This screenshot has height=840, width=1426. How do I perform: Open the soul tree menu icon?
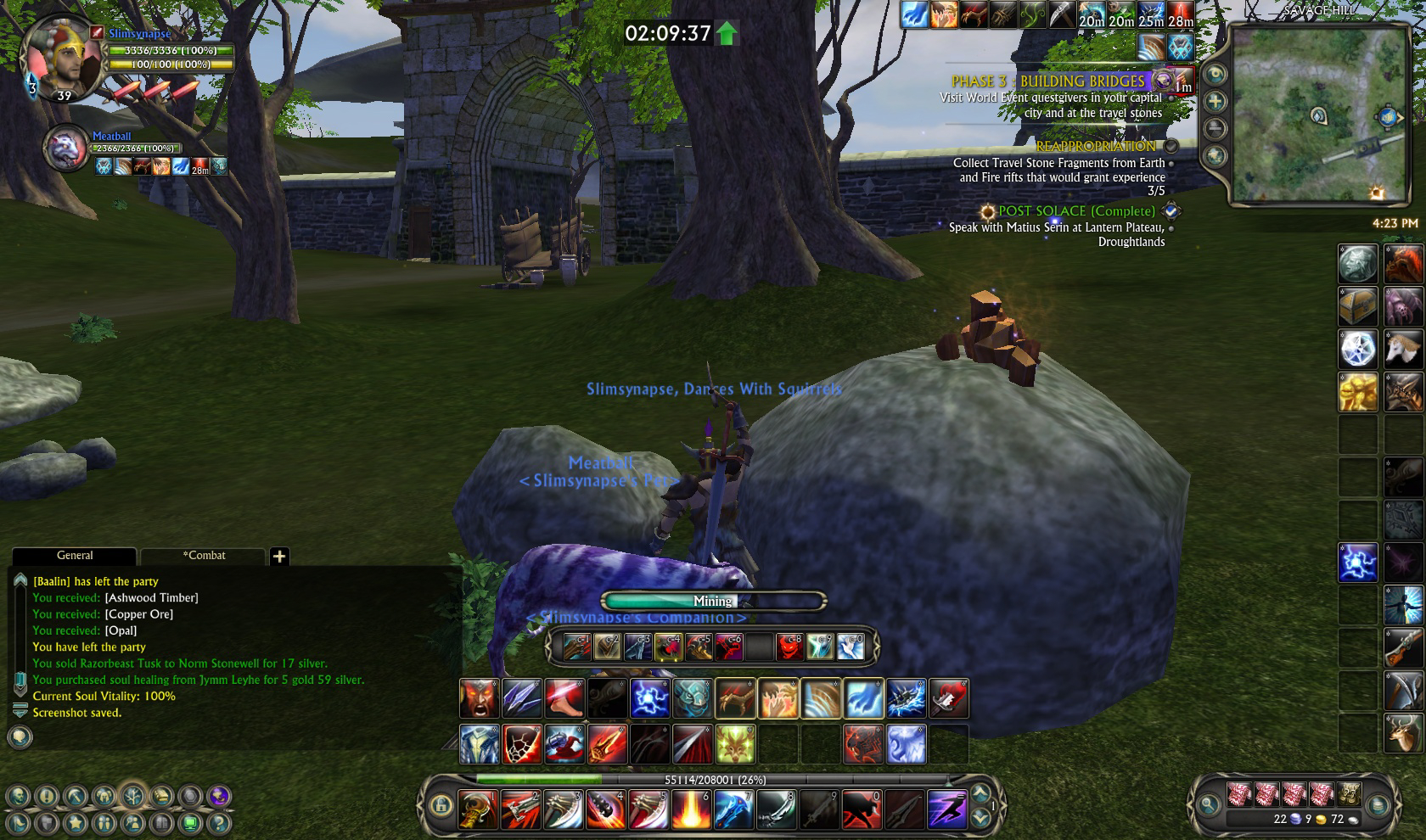click(133, 797)
